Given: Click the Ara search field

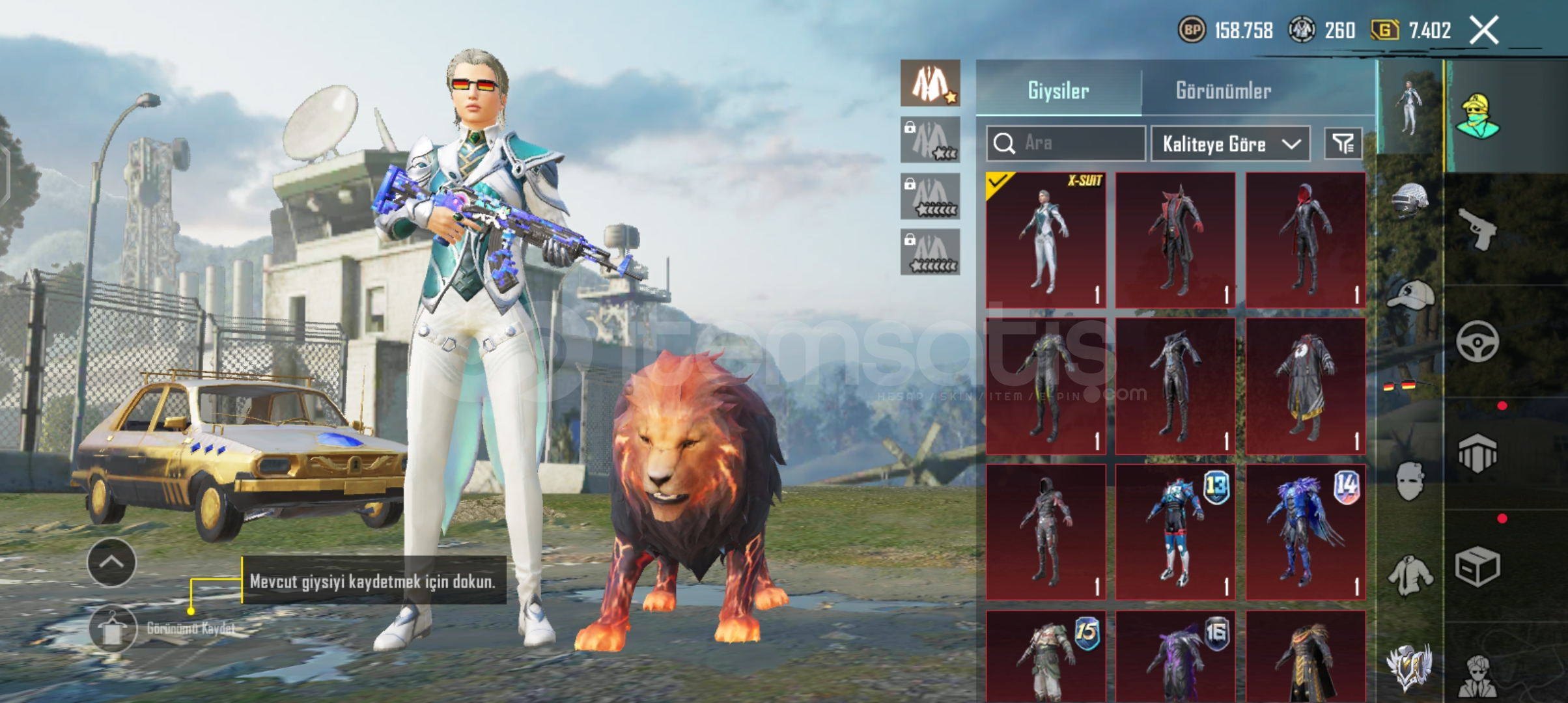Looking at the screenshot, I should point(1066,143).
